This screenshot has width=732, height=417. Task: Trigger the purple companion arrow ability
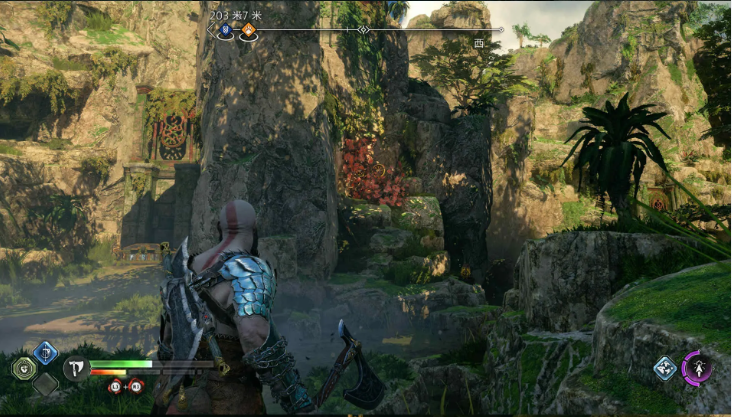pos(697,368)
